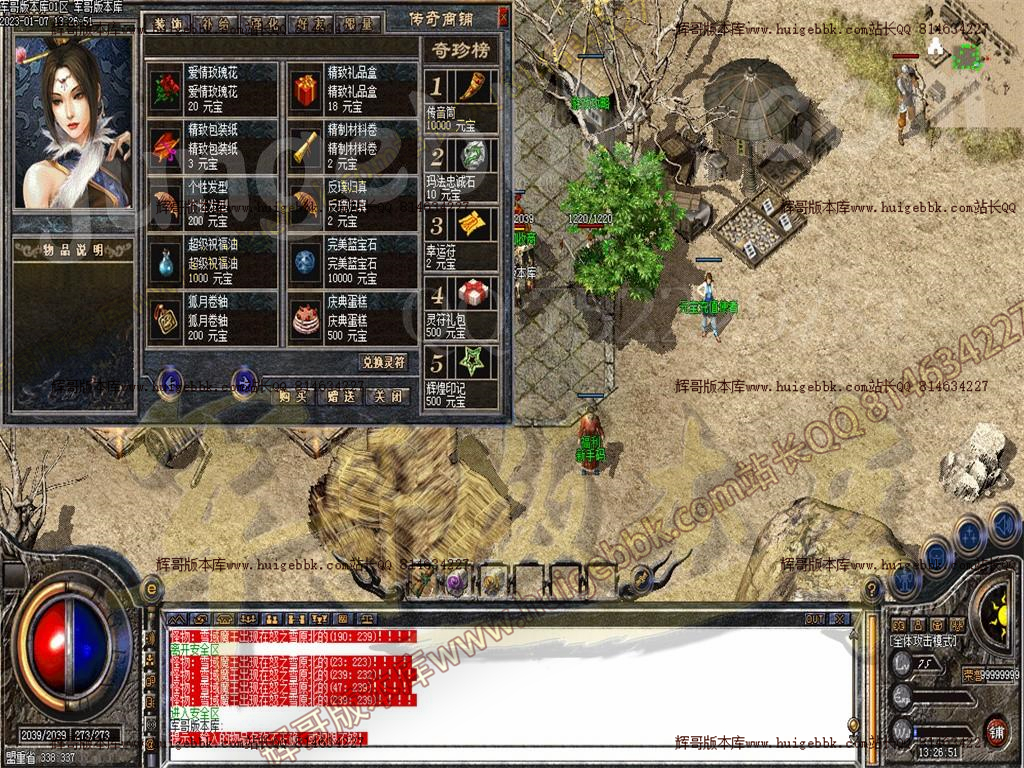This screenshot has width=1024, height=768.
Task: Buy the item with 购买 button
Action: click(x=291, y=396)
